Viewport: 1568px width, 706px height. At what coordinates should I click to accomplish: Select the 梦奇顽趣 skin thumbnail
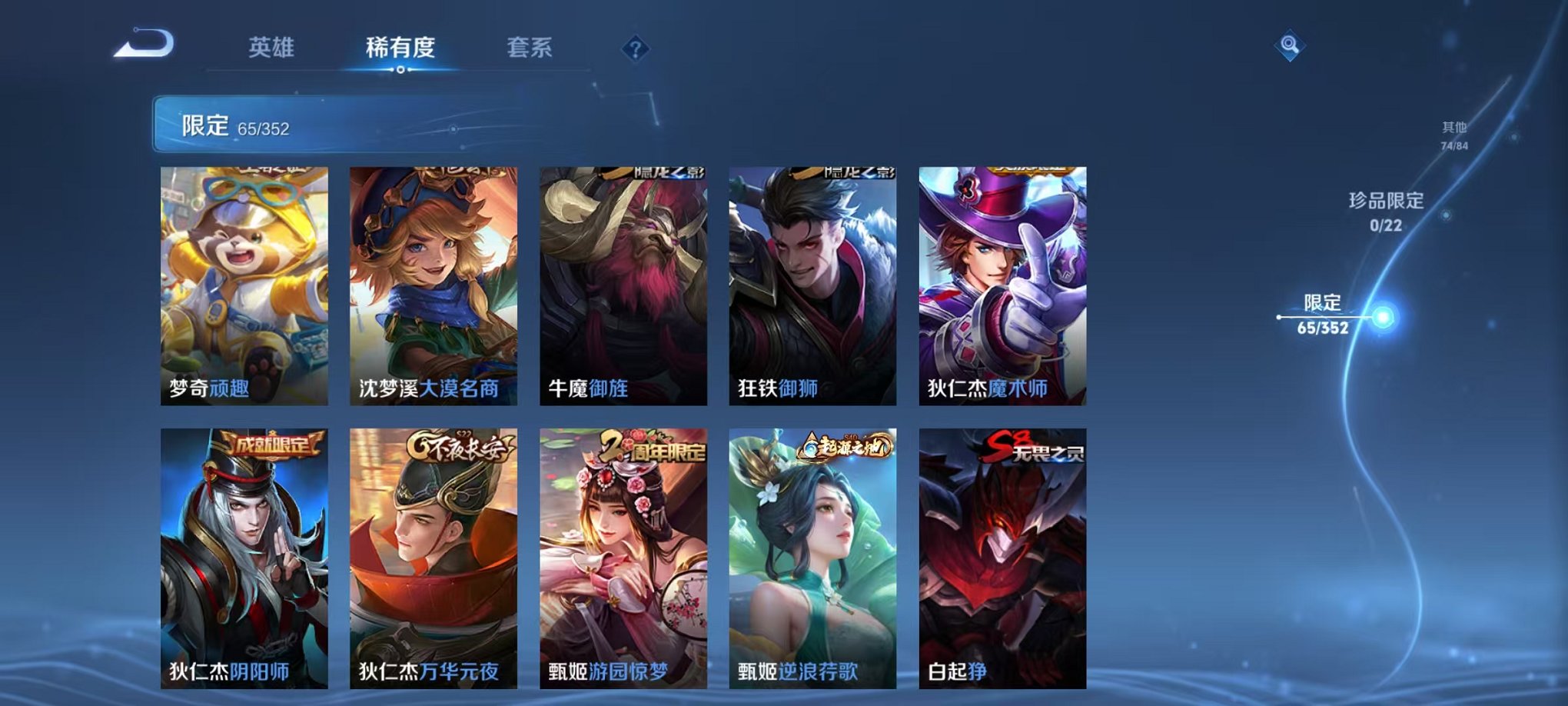tap(243, 285)
